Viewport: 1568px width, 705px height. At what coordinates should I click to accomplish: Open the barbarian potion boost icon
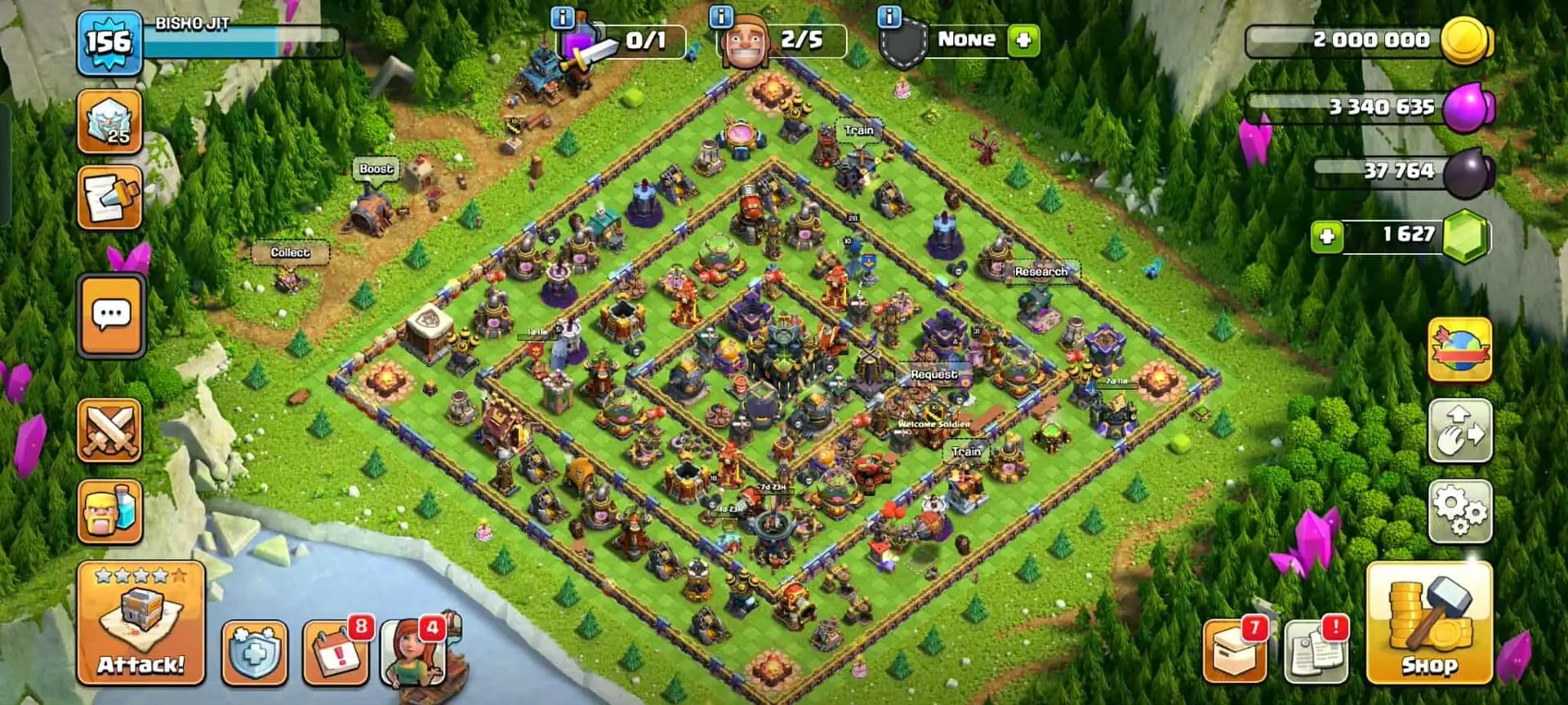pos(109,510)
